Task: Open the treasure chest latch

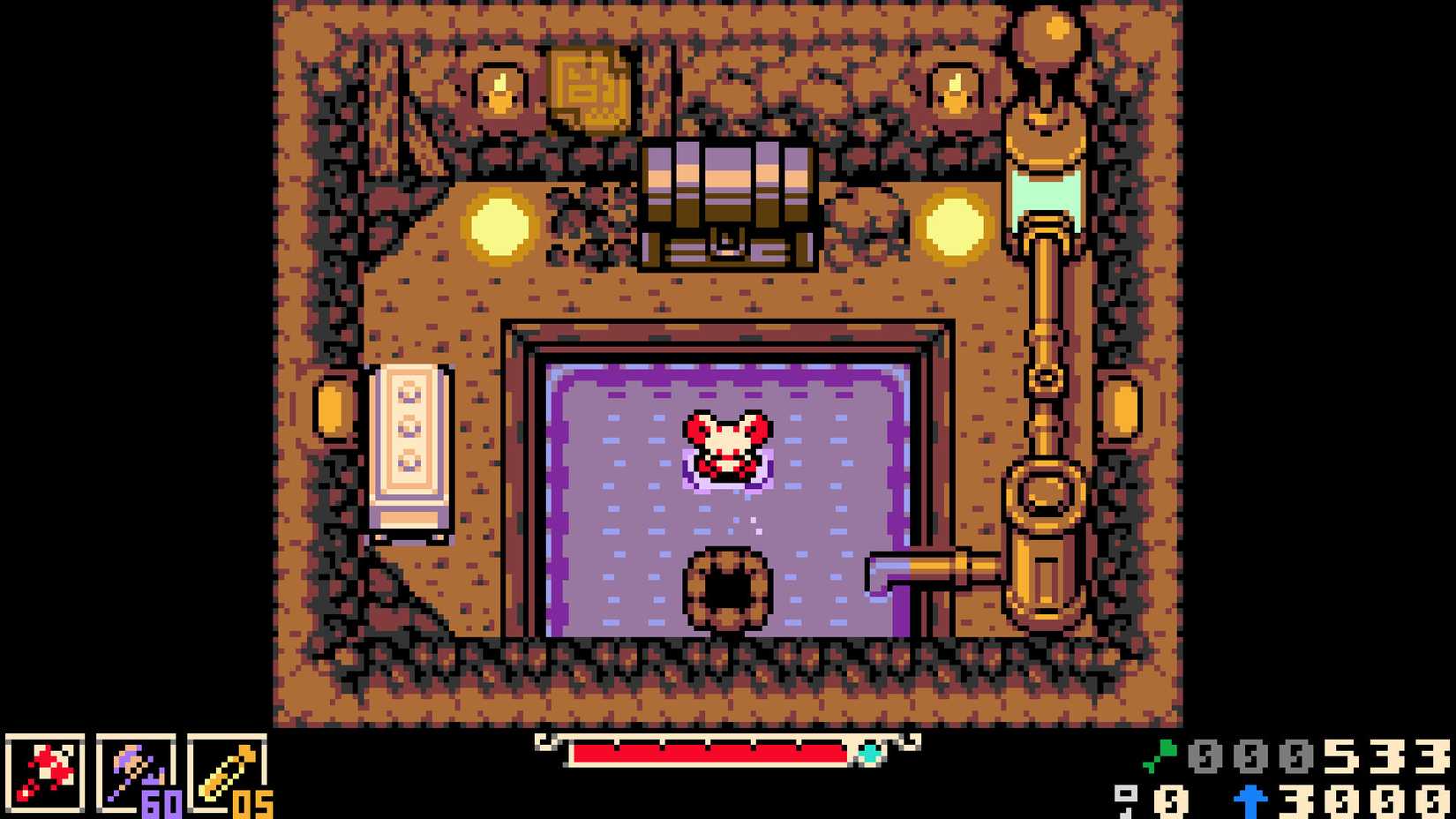Action: pyautogui.click(x=726, y=238)
